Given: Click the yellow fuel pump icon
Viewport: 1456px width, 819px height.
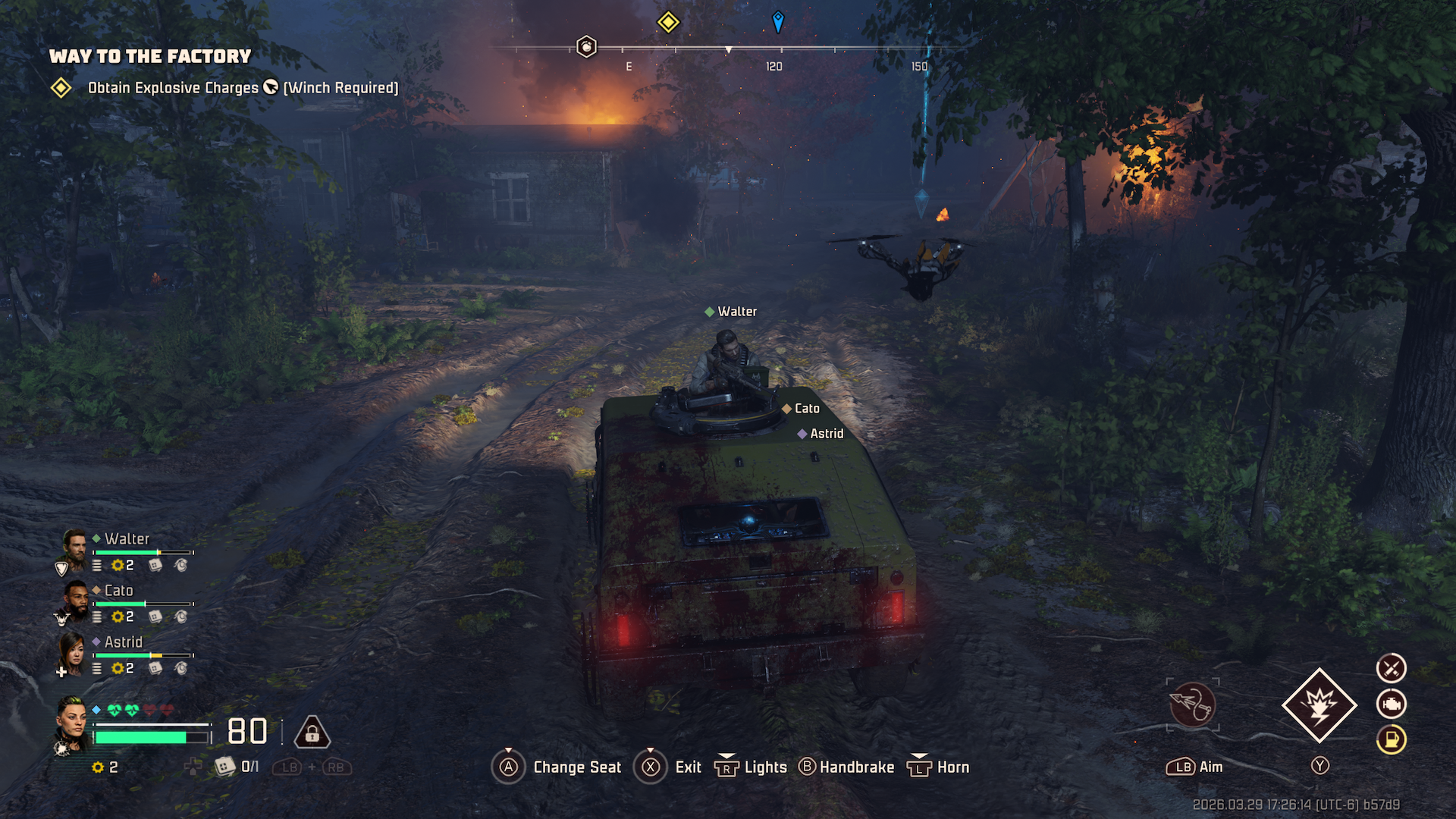Looking at the screenshot, I should pyautogui.click(x=1391, y=739).
